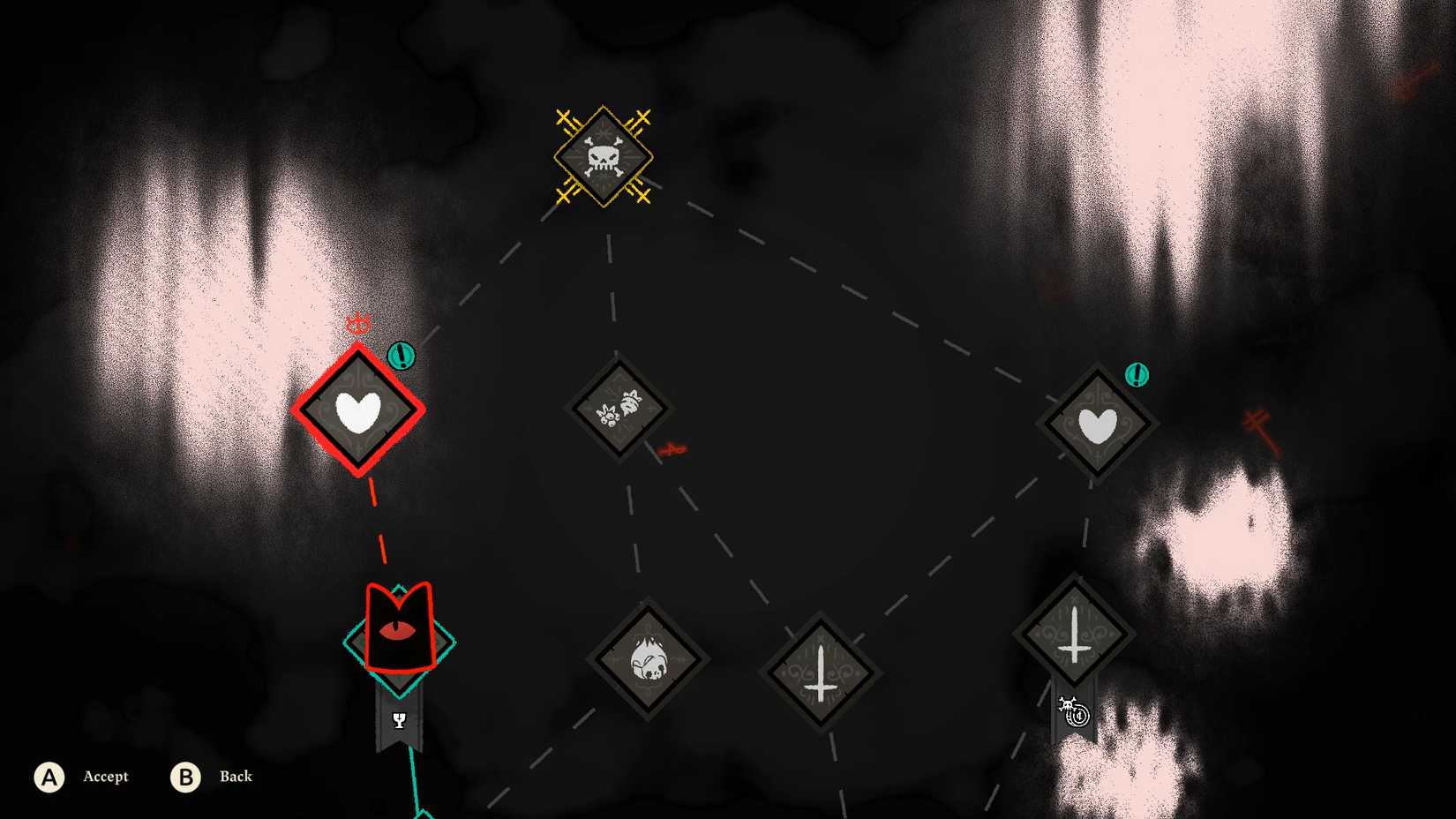The image size is (1456, 819).
Task: Click the chalice banner under the player marker
Action: pos(399,719)
